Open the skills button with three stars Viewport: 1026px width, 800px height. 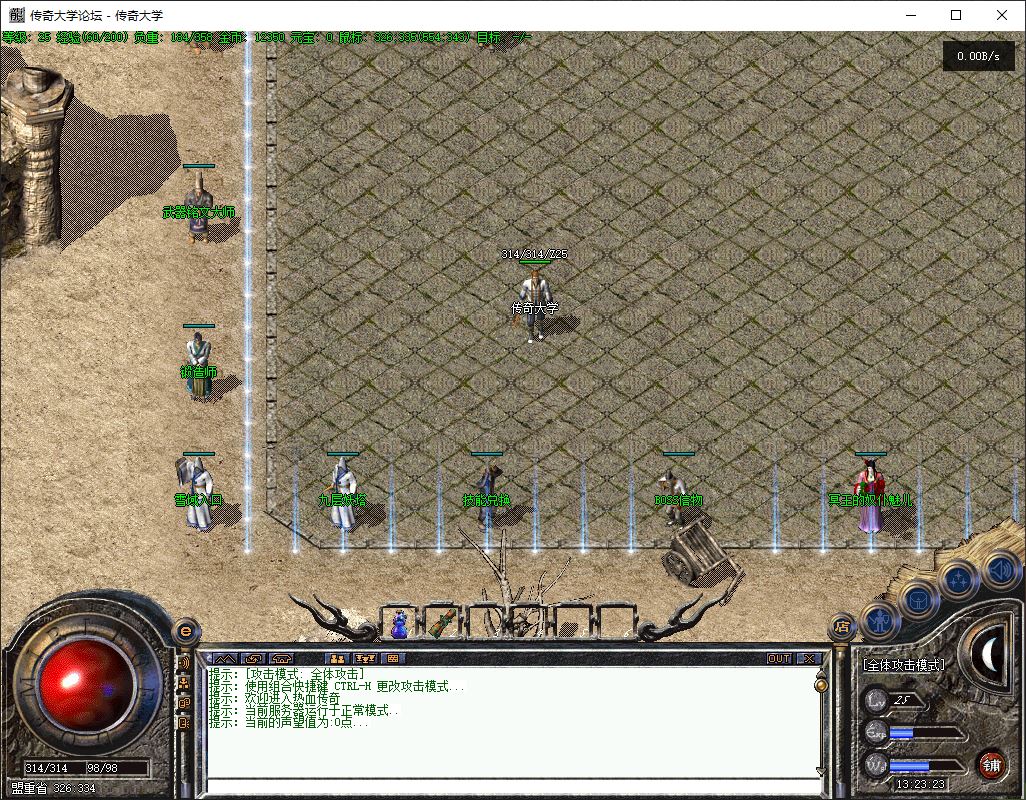tap(958, 579)
